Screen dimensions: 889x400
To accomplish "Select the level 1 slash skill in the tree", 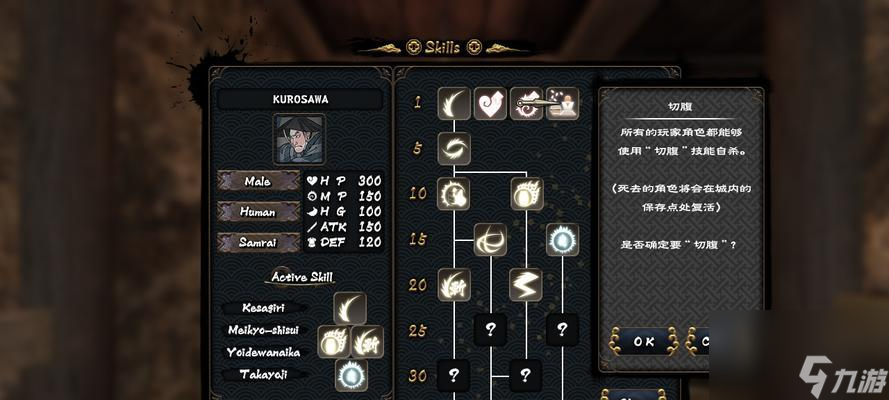I will click(455, 103).
